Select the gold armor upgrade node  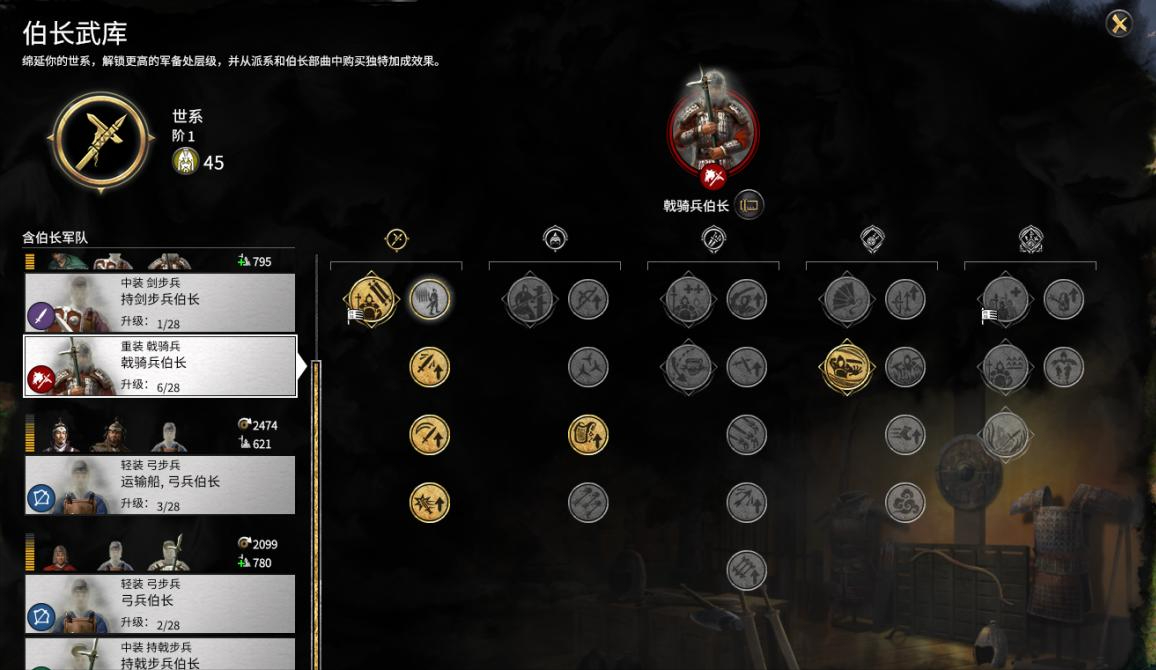tap(588, 435)
